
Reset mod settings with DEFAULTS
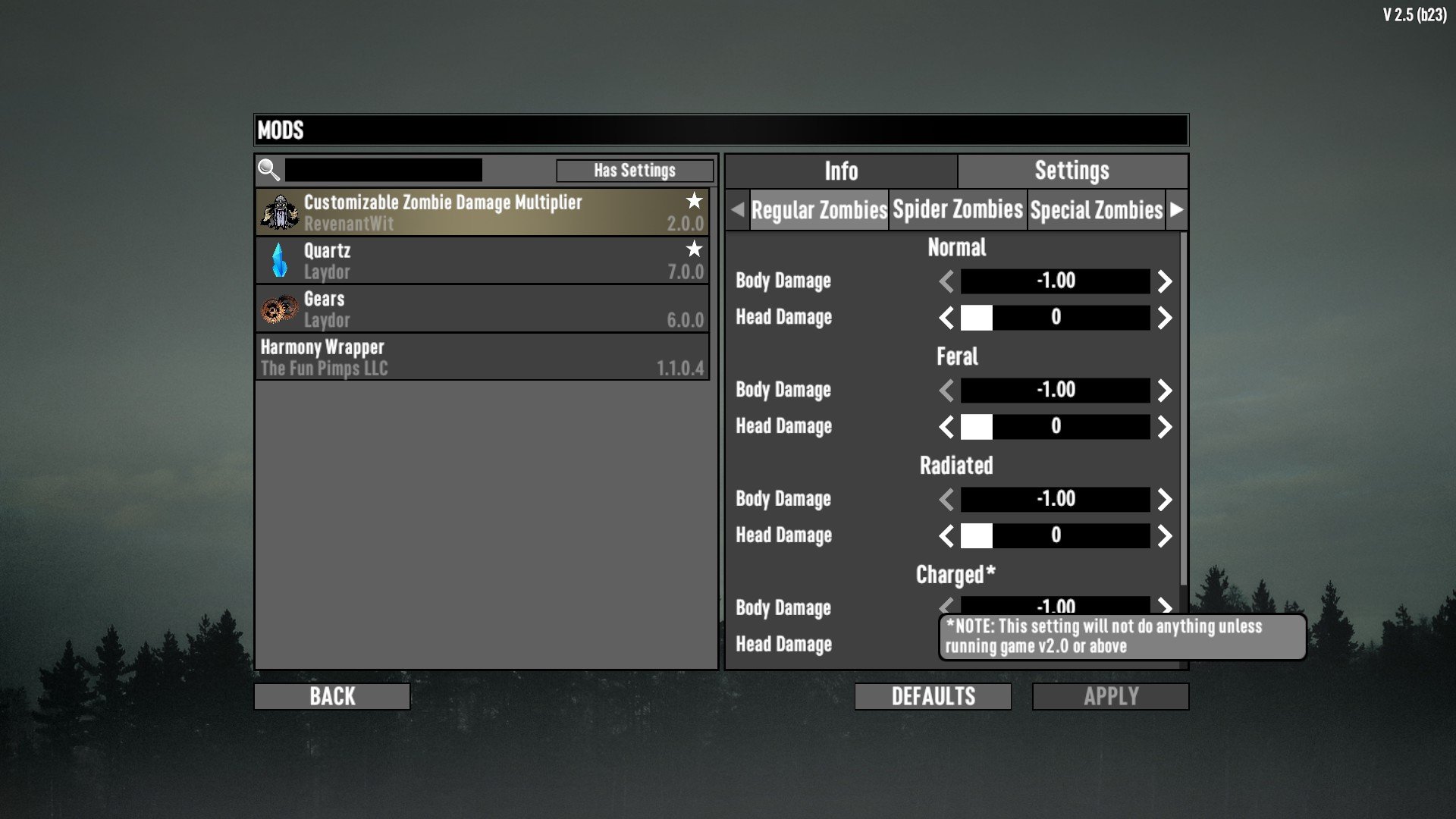click(933, 696)
